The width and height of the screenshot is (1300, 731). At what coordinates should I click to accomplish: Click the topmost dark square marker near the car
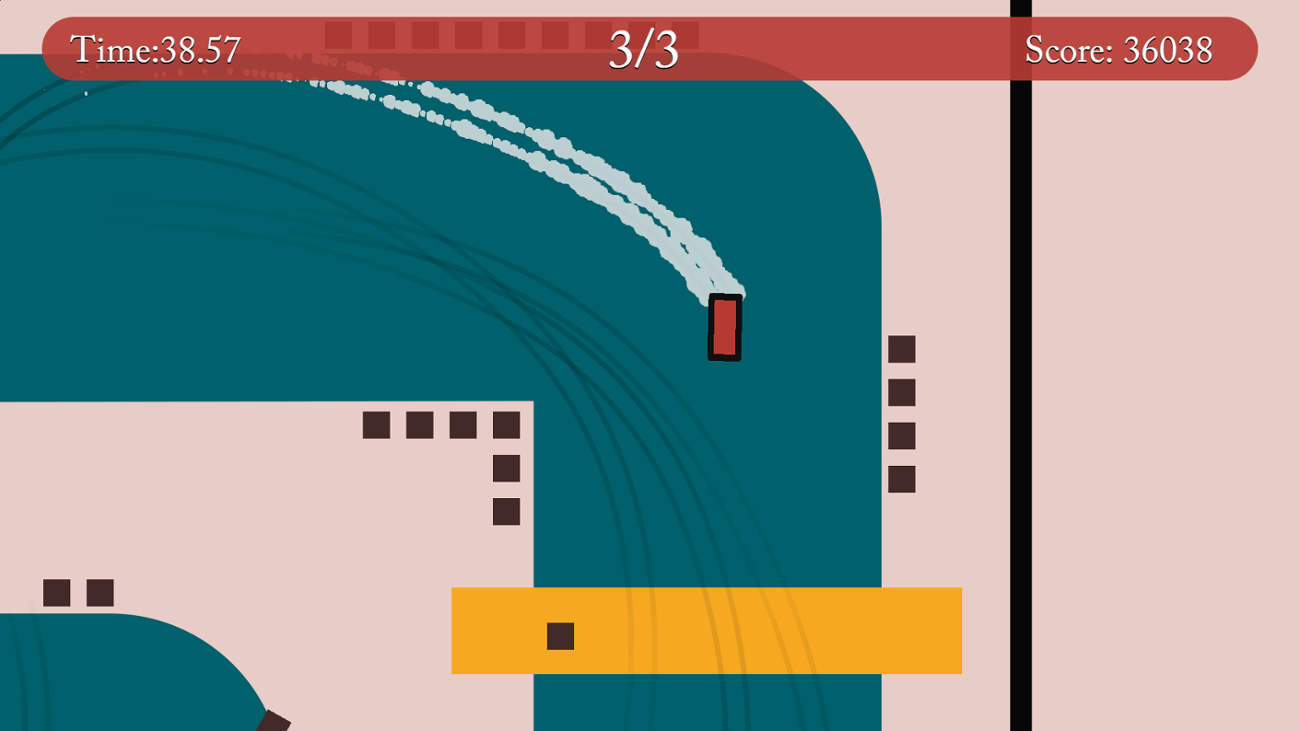[901, 347]
